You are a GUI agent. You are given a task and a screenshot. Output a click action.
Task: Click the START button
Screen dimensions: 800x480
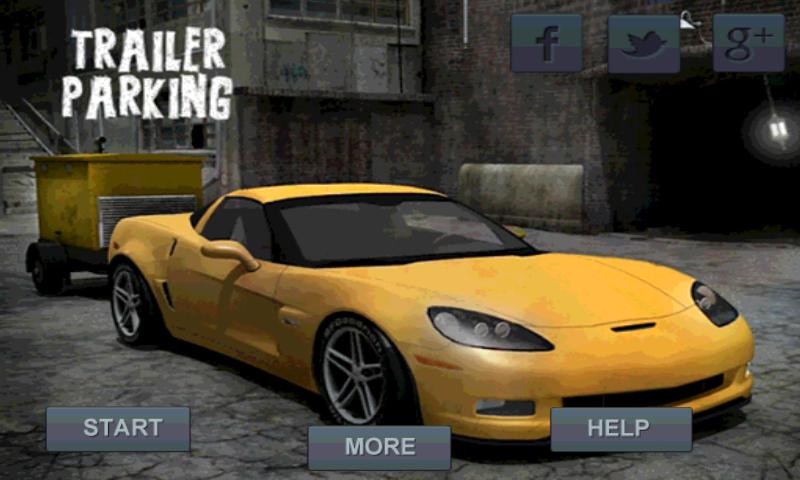[118, 428]
